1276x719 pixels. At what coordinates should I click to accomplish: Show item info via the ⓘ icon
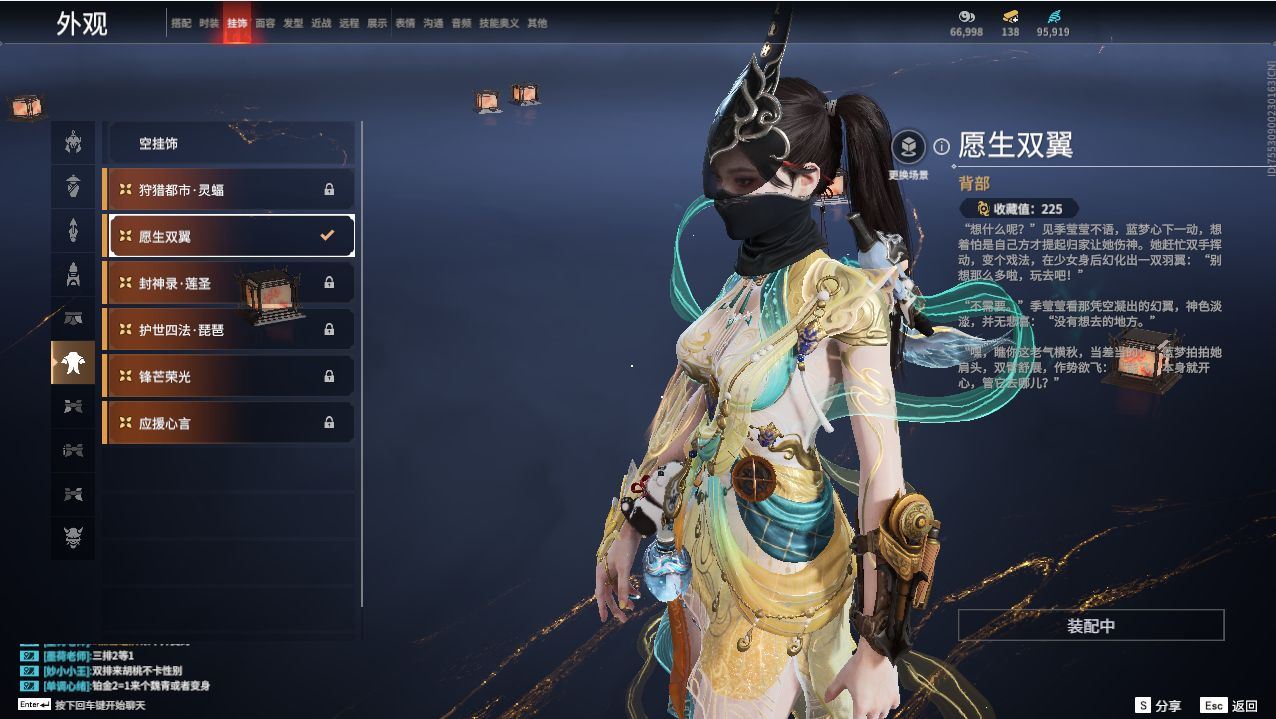click(x=941, y=147)
